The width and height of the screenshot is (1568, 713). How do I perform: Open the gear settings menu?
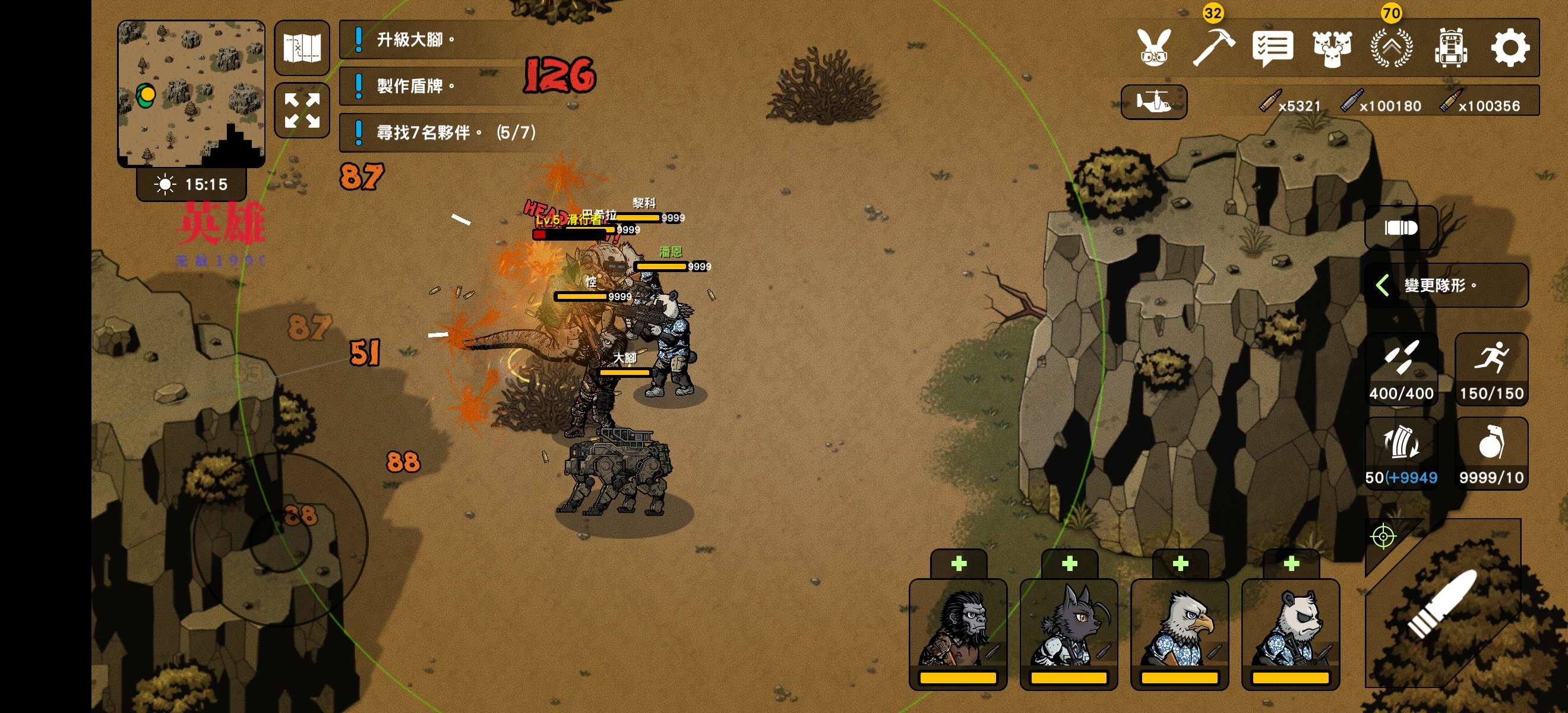(x=1510, y=48)
